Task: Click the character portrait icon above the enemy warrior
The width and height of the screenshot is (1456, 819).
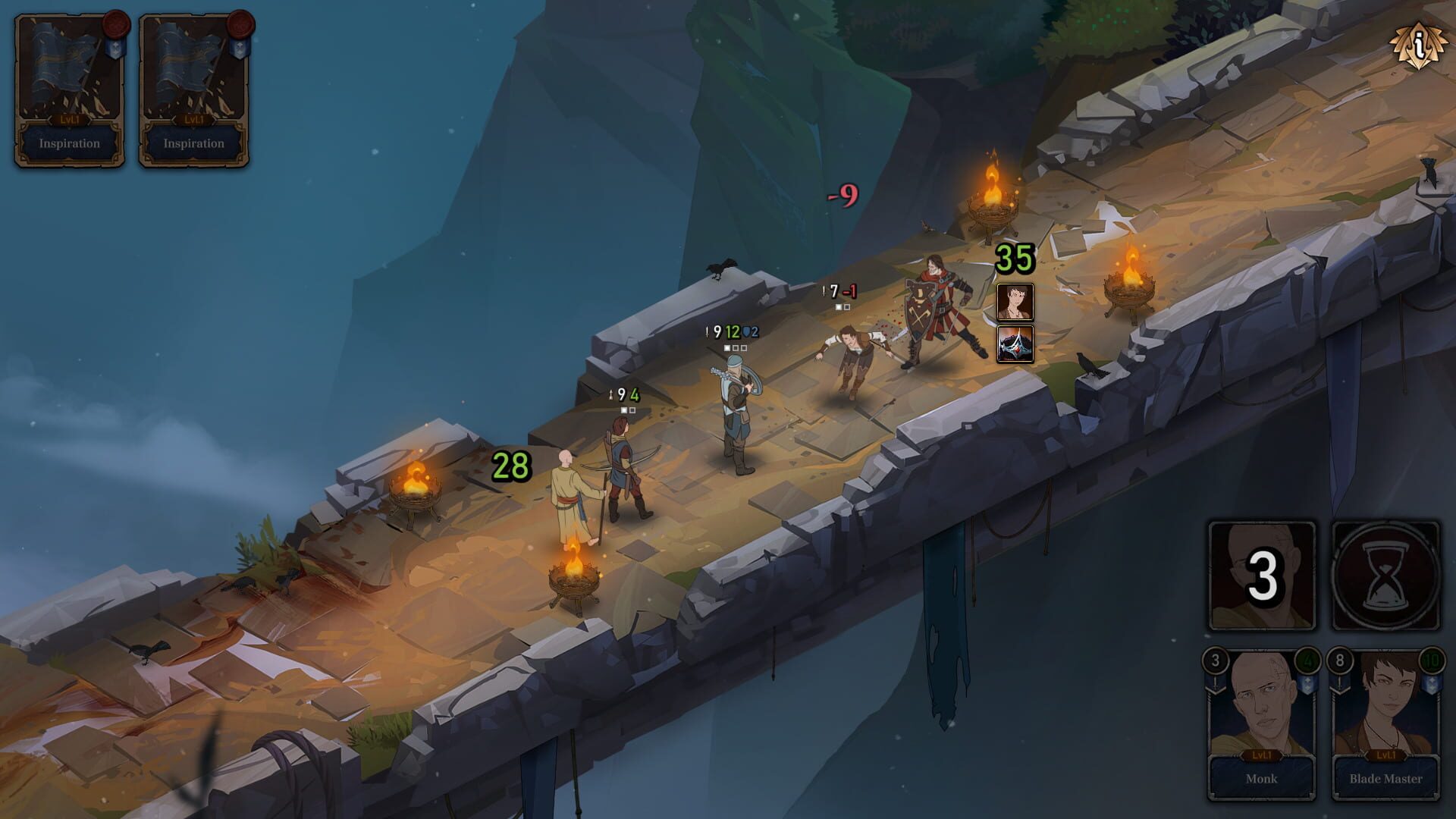Action: pos(1014,300)
